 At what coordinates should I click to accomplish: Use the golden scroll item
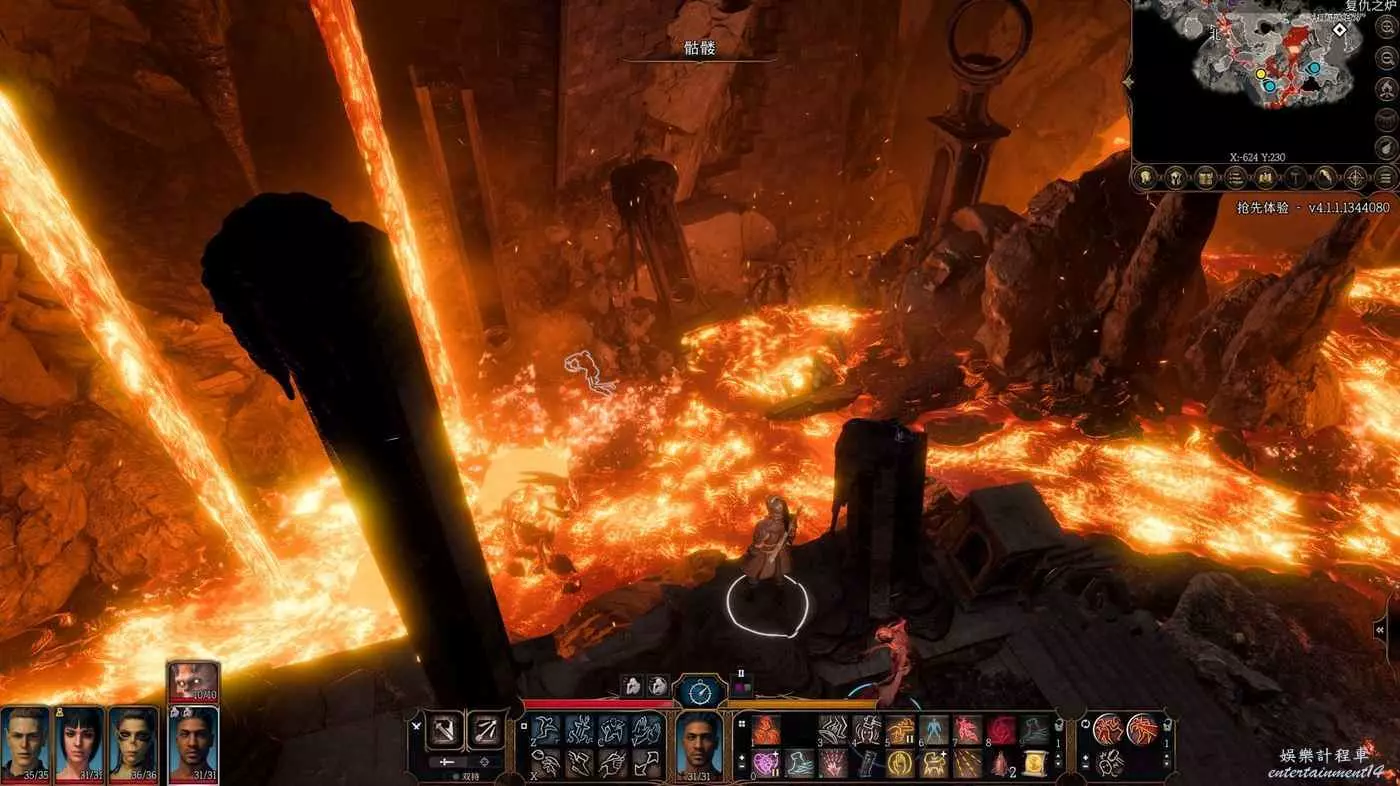(1034, 764)
